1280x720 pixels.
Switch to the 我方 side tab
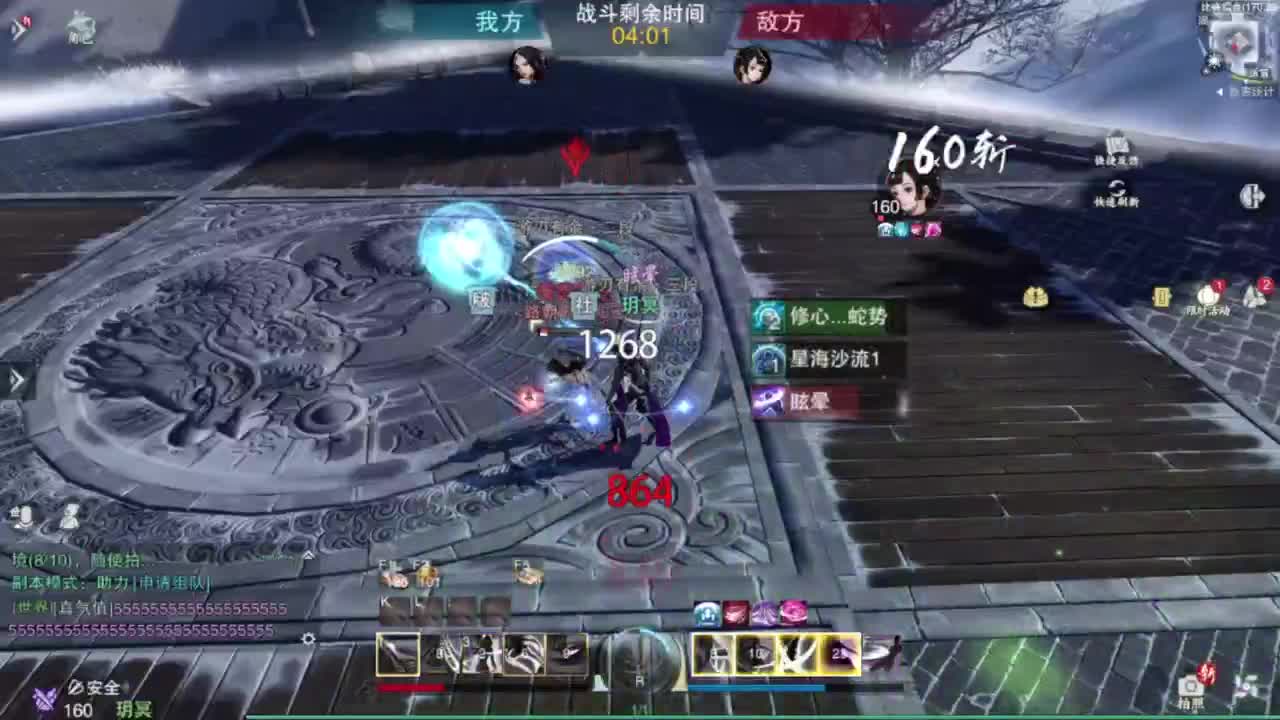pos(497,22)
